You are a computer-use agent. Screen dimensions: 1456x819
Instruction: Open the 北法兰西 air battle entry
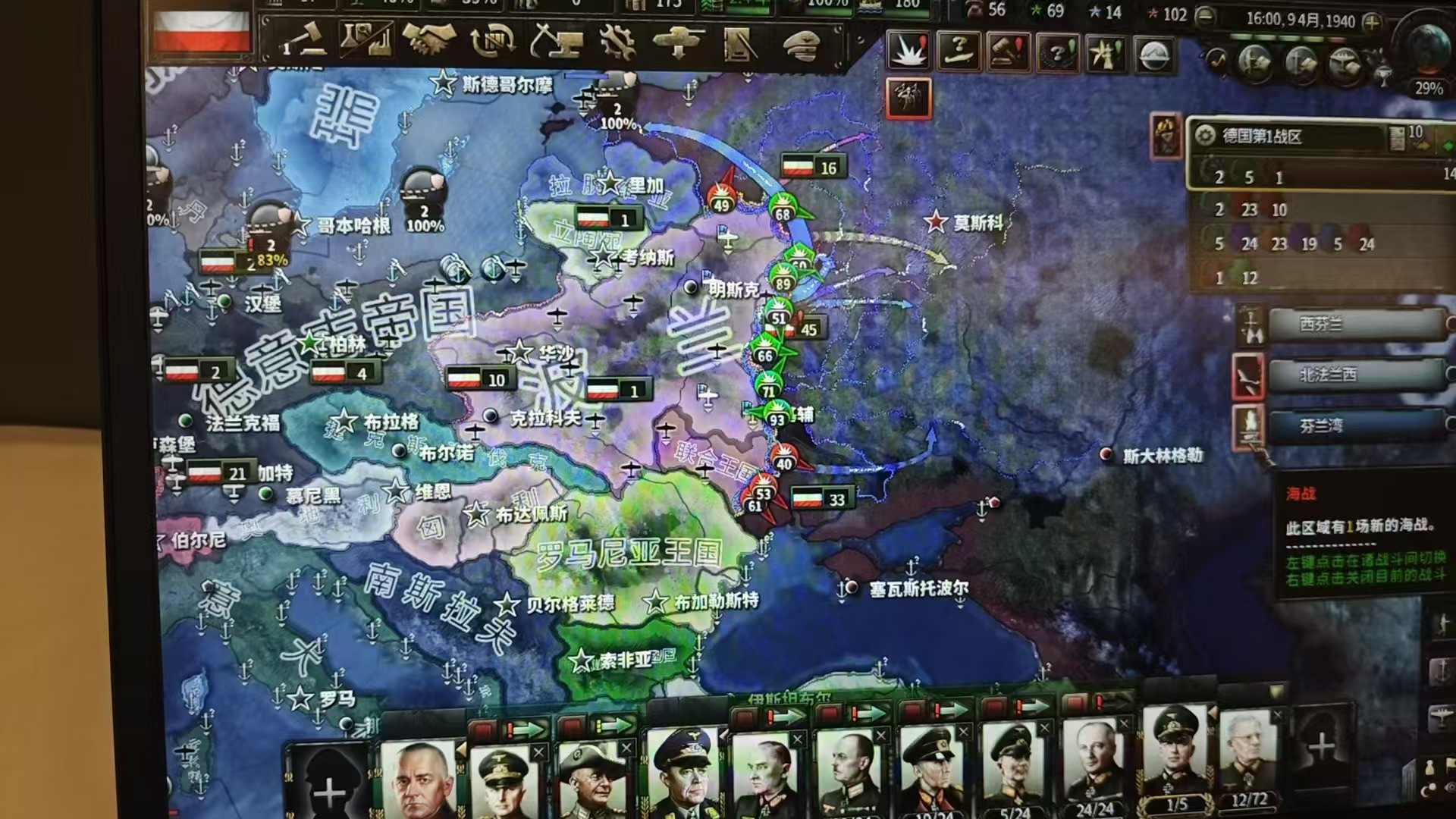coord(1357,375)
